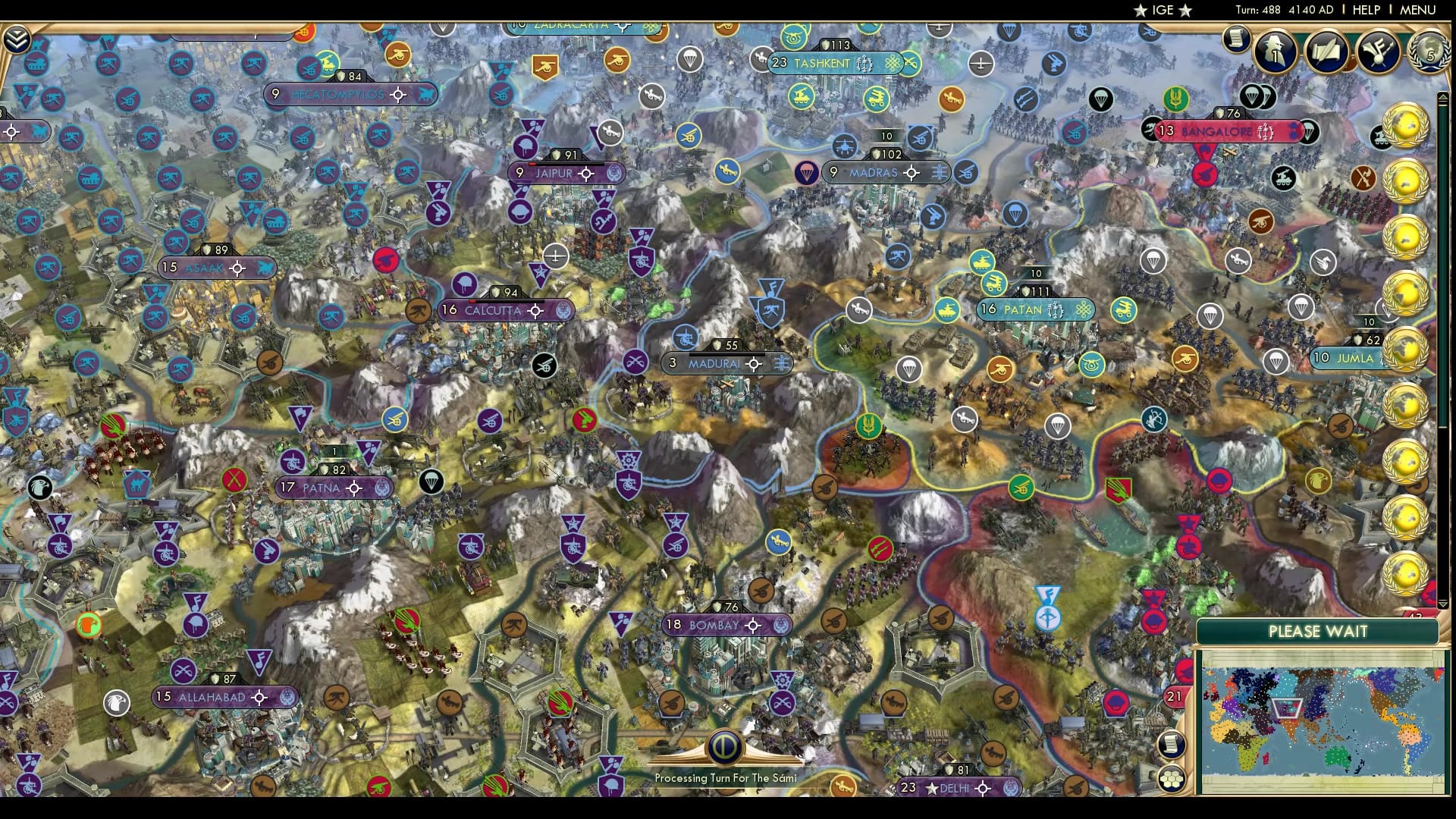The height and width of the screenshot is (819, 1456).
Task: Open the notifications scroll icon top-right
Action: [1237, 38]
